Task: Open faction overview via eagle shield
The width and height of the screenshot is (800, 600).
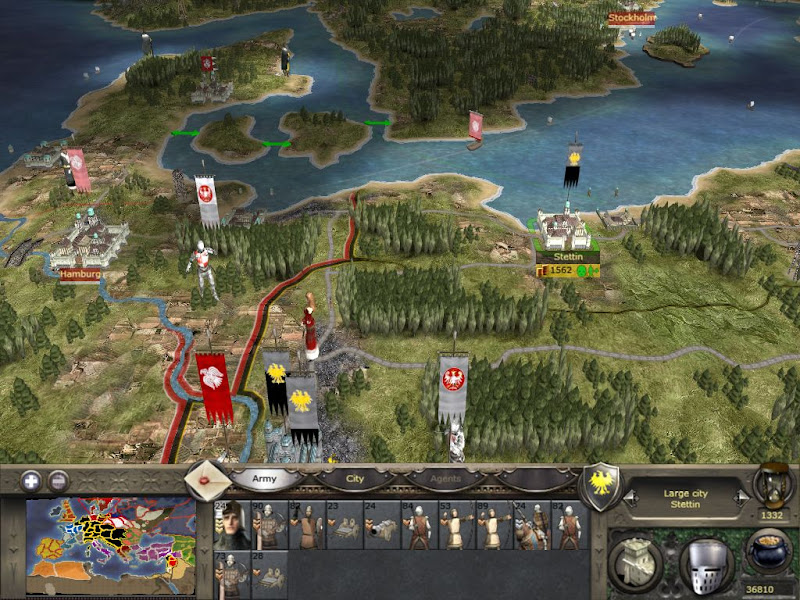Action: click(x=603, y=489)
